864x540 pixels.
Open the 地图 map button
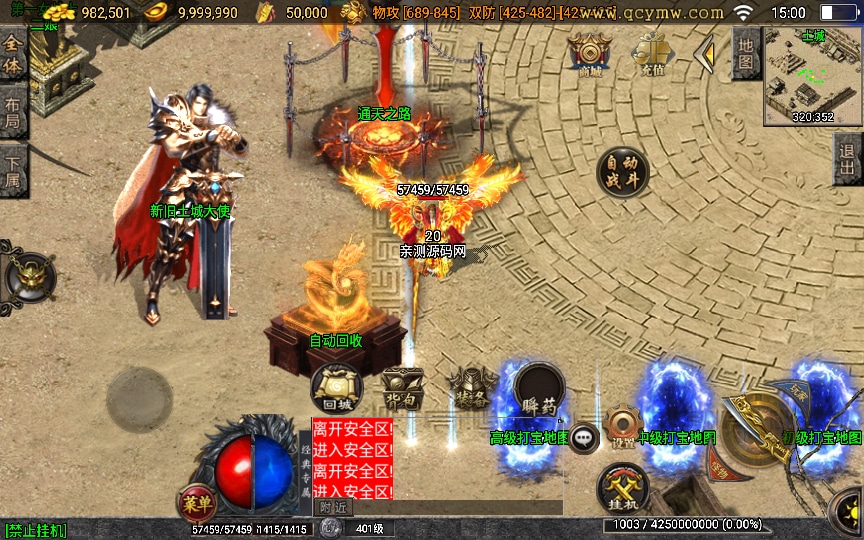745,52
